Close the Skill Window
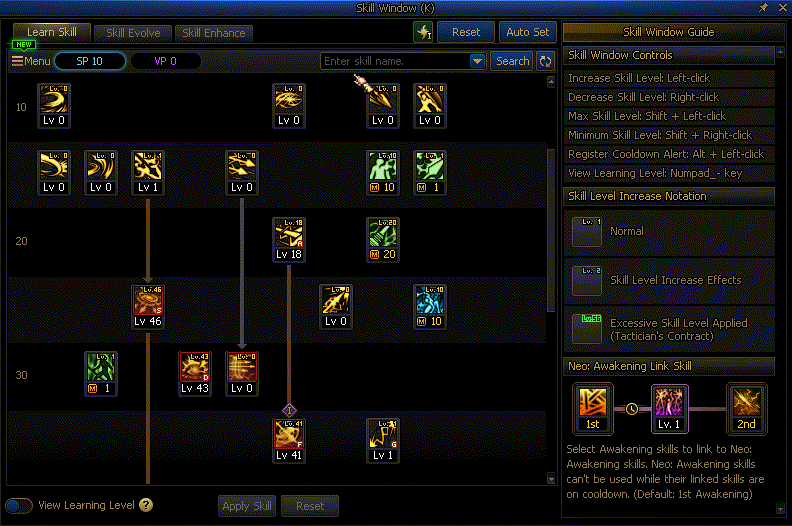The width and height of the screenshot is (792, 526). 781,7
